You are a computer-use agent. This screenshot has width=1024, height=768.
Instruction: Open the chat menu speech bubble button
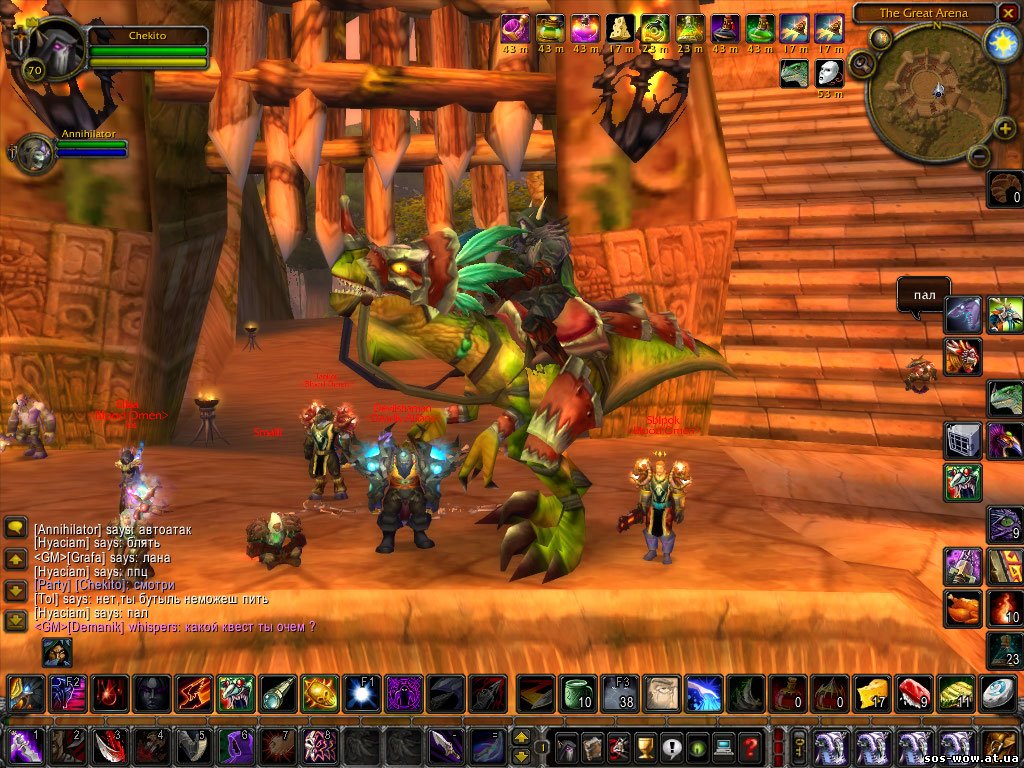(x=16, y=527)
